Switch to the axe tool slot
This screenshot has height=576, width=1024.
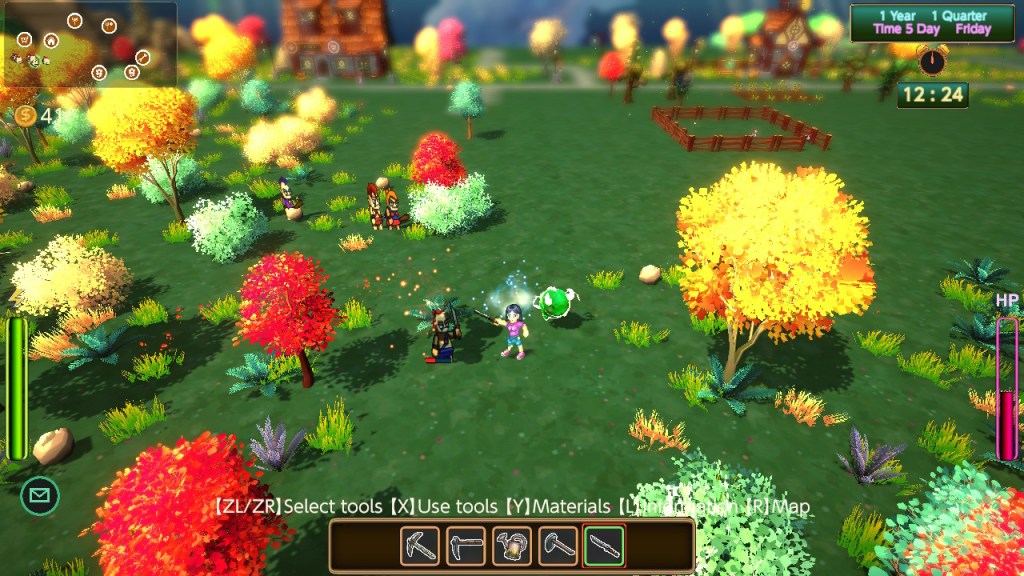coord(558,546)
